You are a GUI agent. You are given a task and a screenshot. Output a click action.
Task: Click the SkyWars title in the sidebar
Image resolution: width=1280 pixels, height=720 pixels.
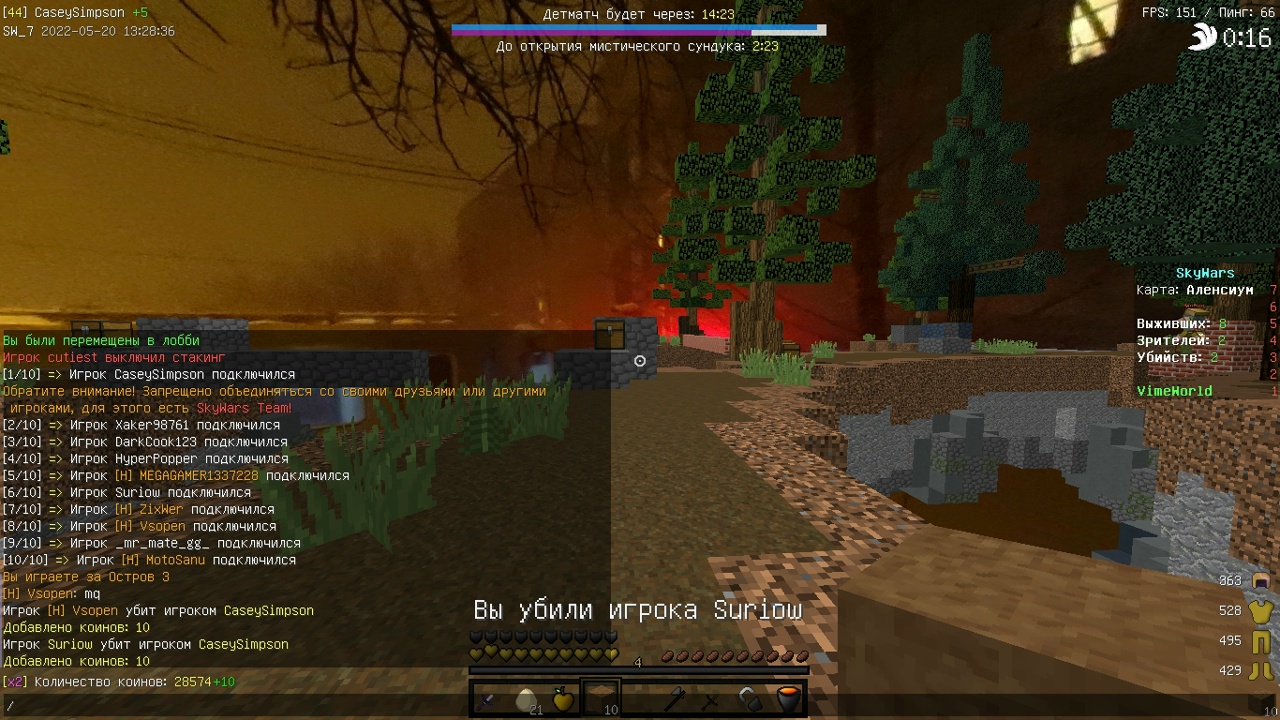1204,272
